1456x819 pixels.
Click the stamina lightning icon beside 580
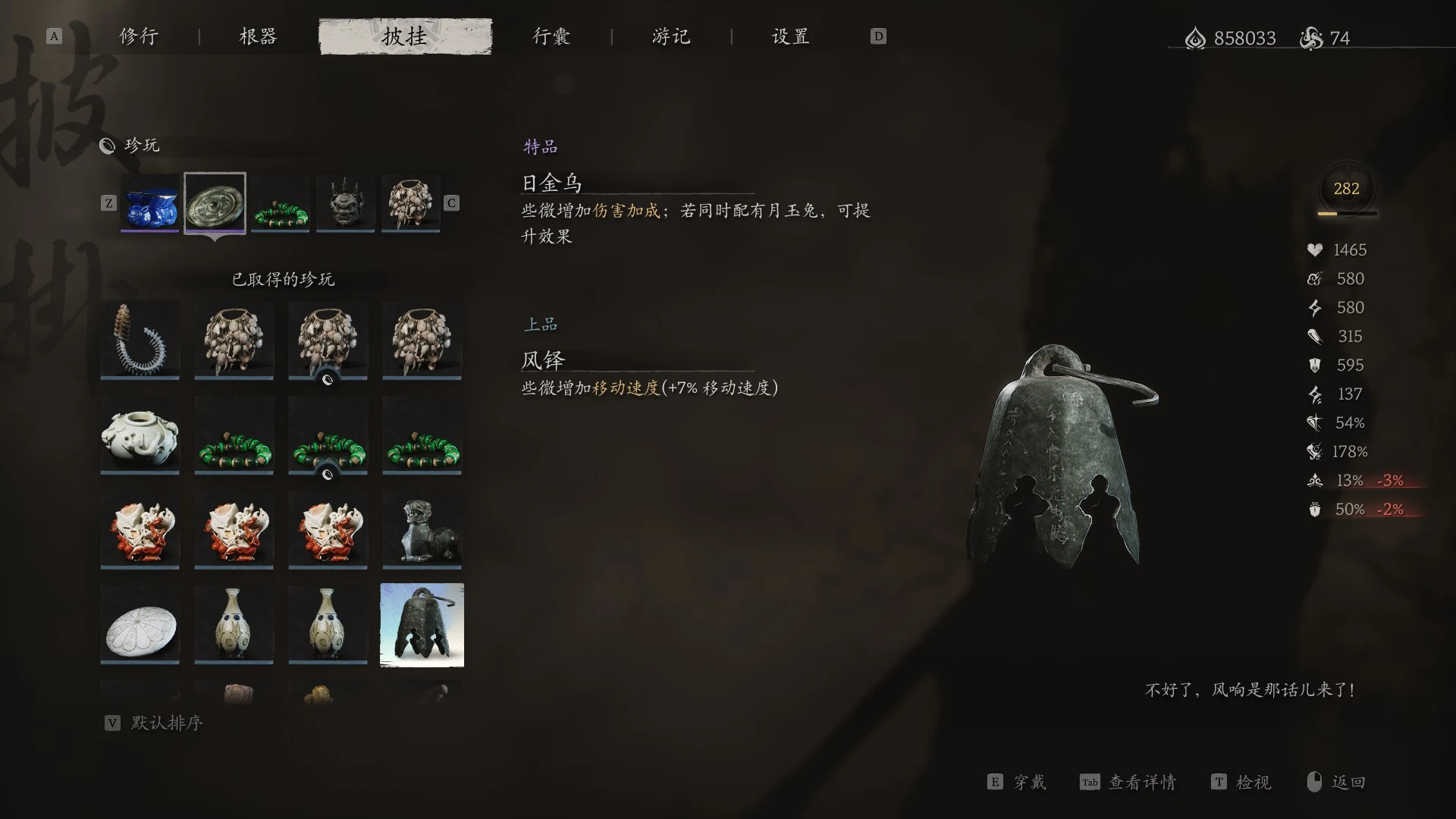click(x=1316, y=307)
